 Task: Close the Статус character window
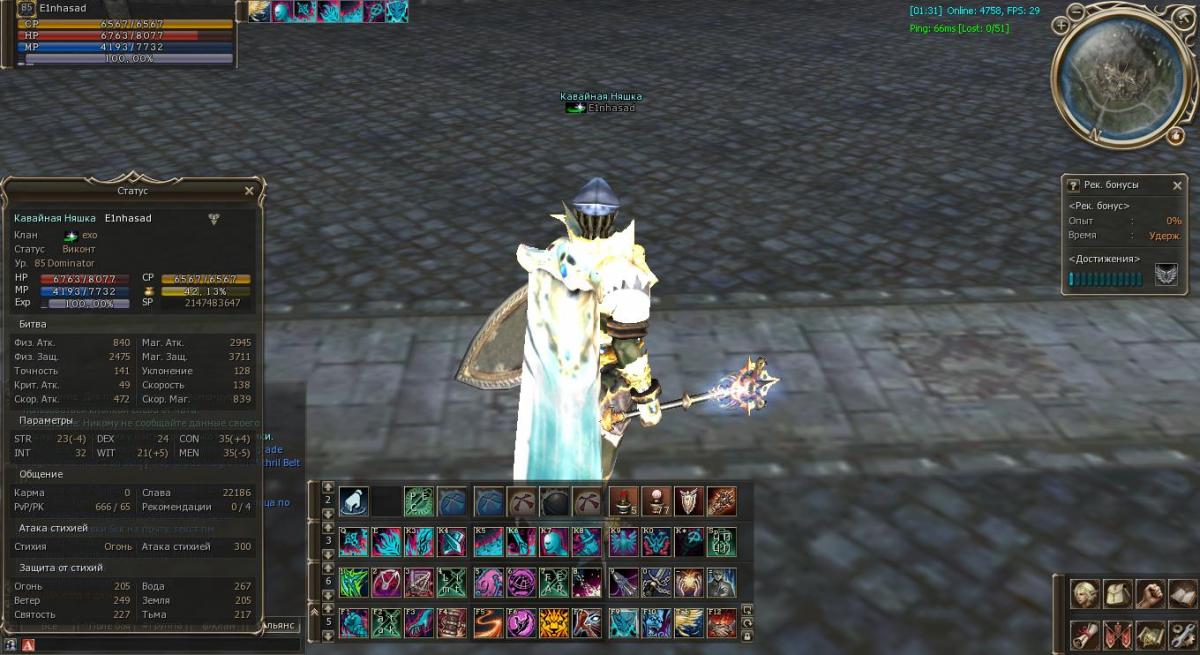pyautogui.click(x=249, y=190)
